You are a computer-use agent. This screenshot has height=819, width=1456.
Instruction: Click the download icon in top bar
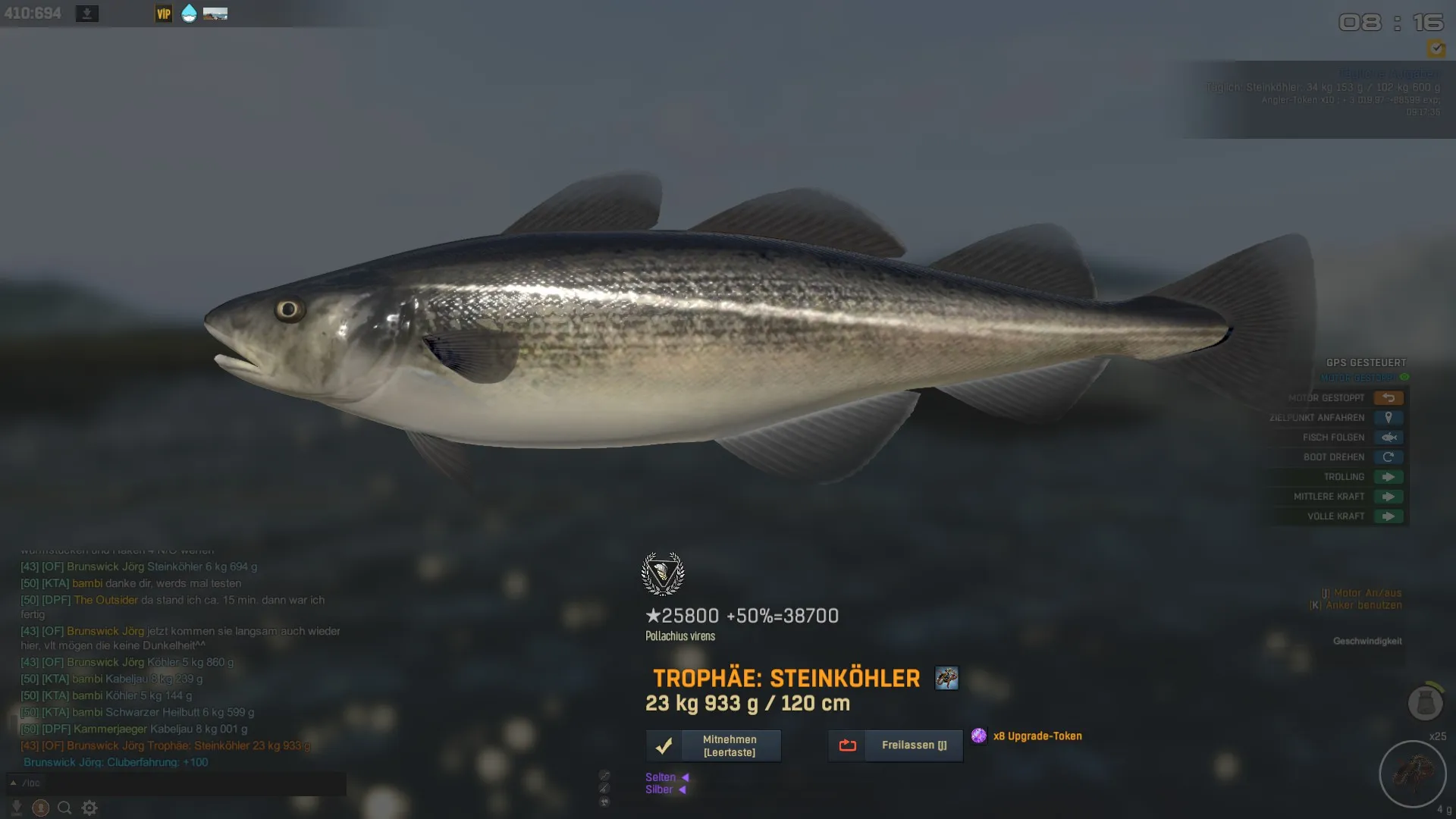coord(87,14)
